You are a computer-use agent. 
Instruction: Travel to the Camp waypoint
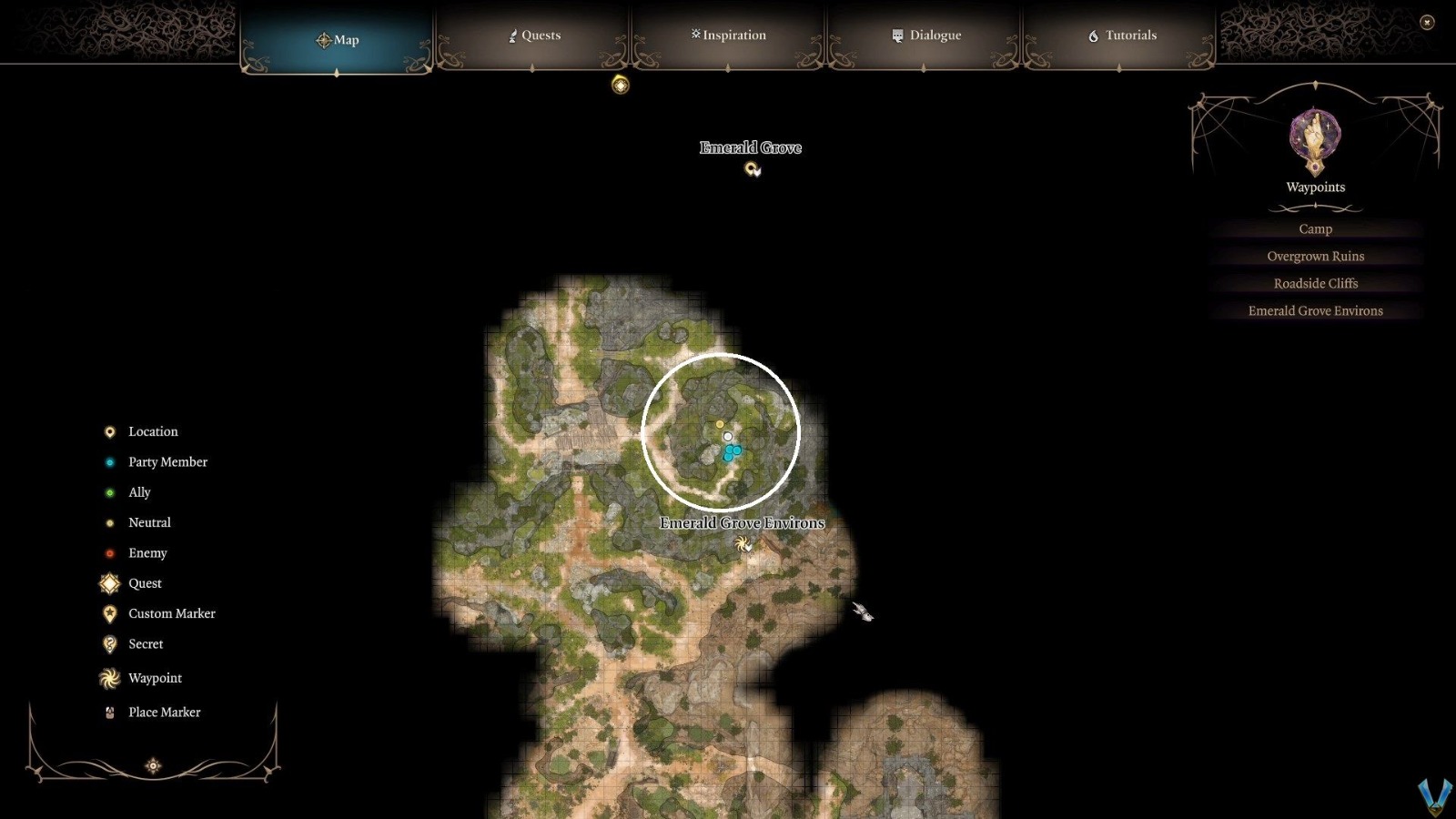(1315, 228)
